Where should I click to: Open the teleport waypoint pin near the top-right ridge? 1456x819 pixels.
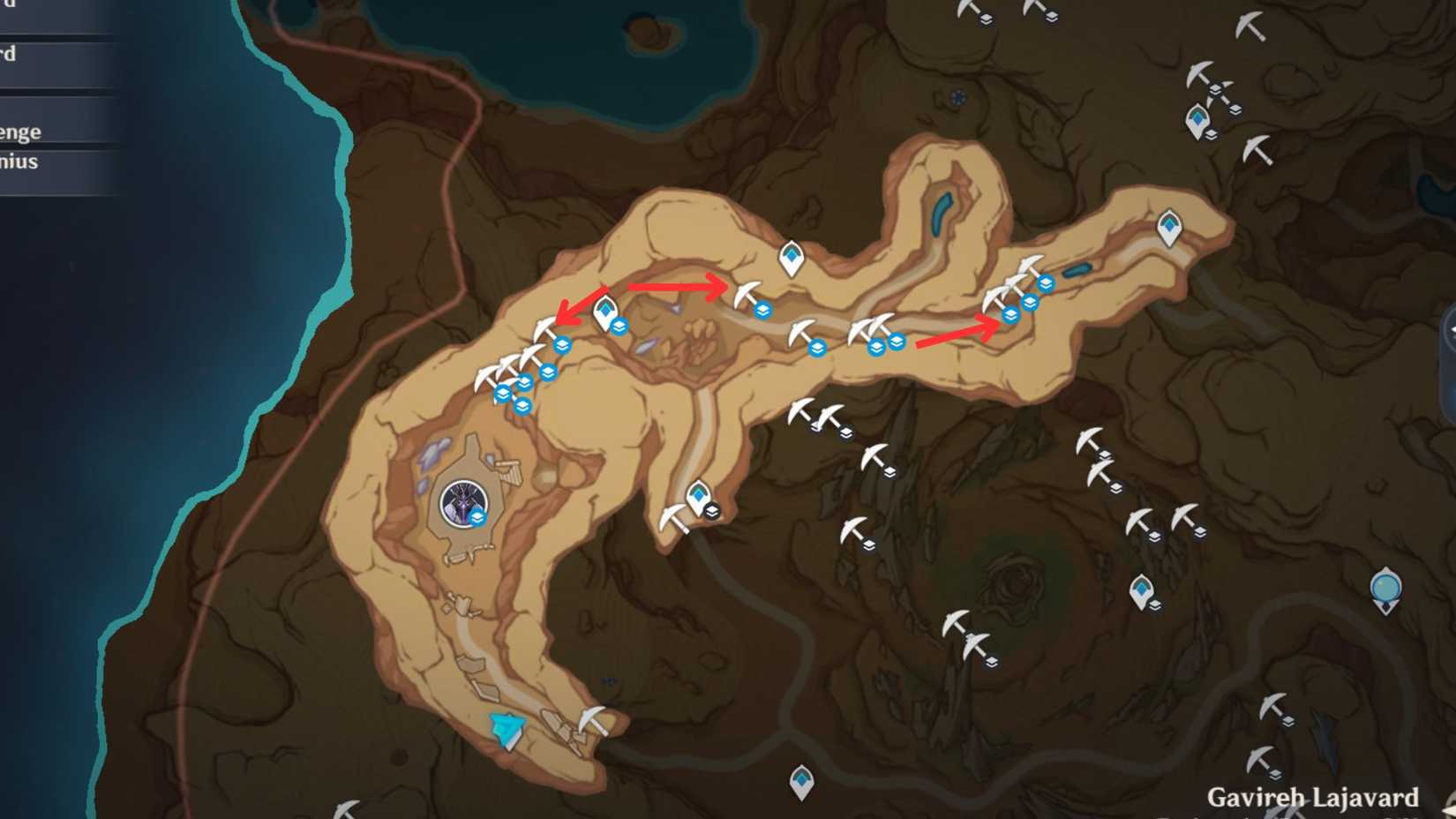(x=1169, y=228)
